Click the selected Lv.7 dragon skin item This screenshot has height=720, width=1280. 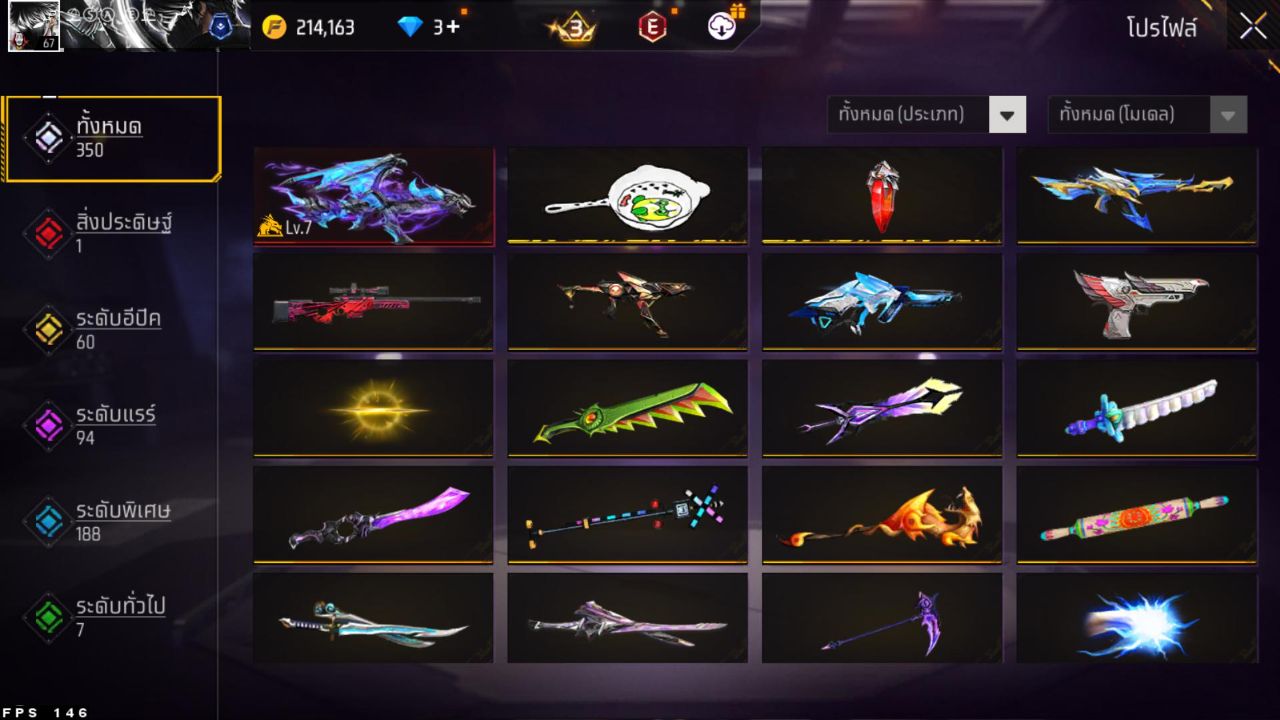click(x=374, y=194)
